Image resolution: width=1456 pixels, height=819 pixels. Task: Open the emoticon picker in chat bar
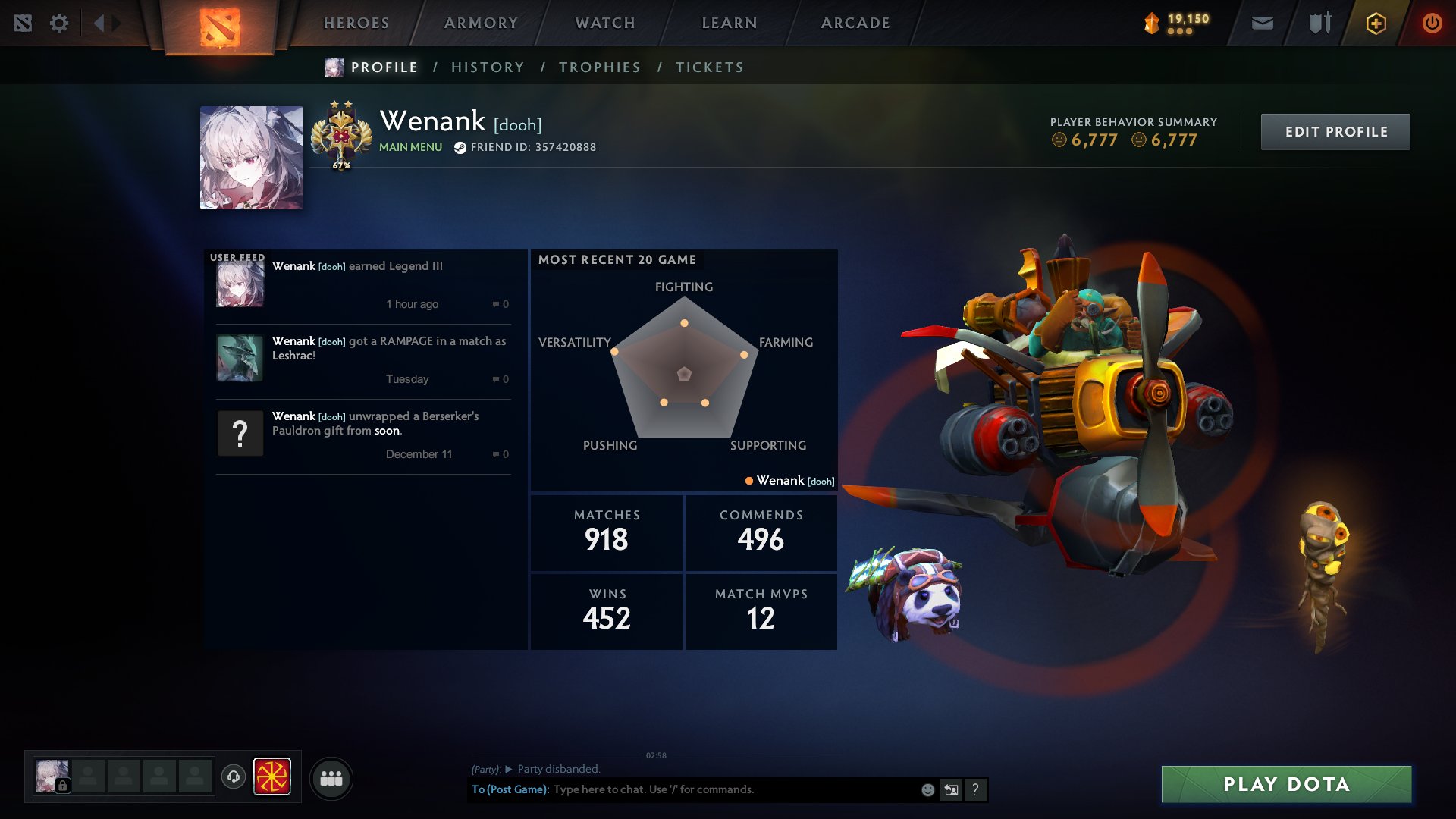click(927, 790)
